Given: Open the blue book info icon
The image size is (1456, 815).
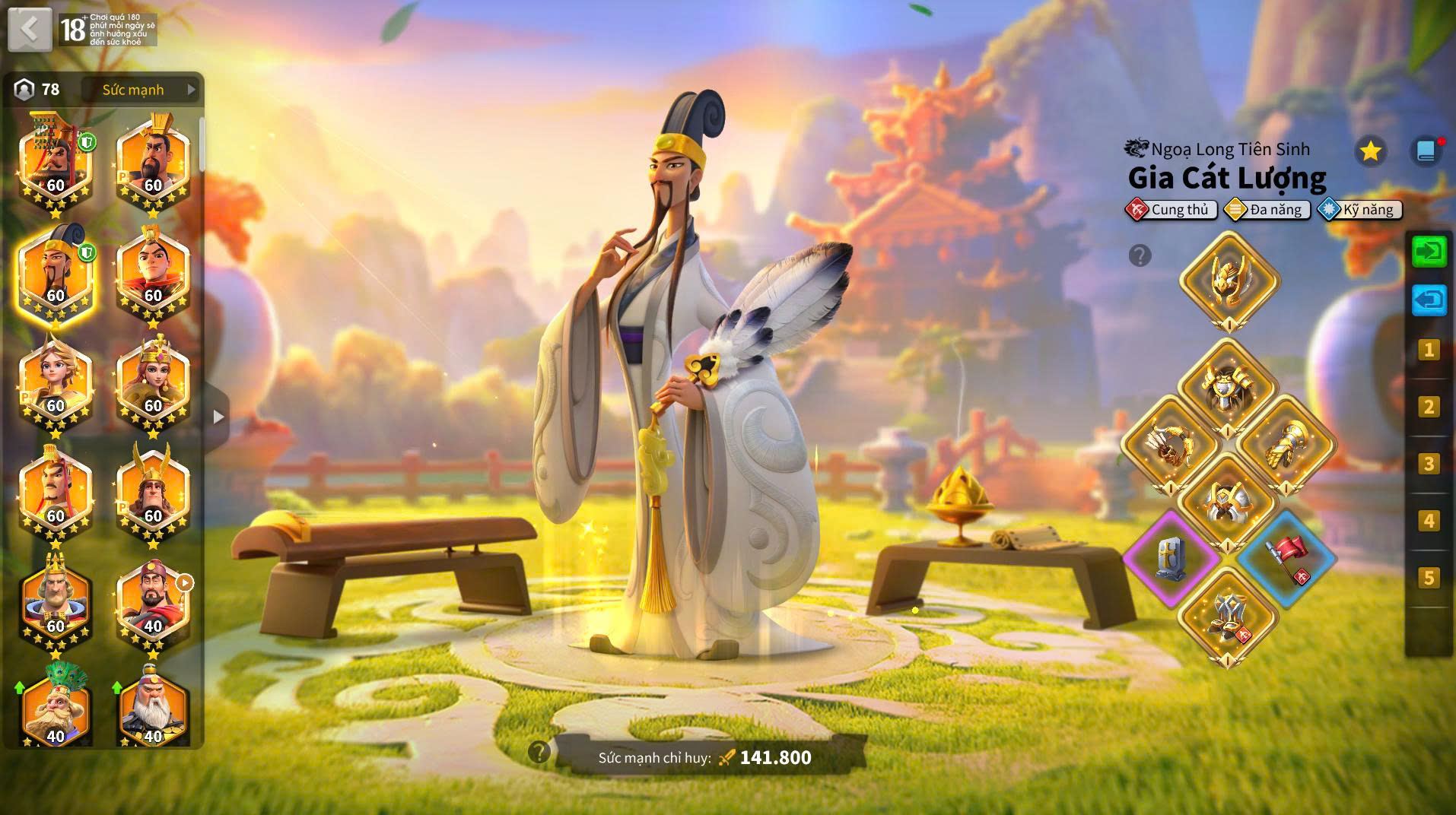Looking at the screenshot, I should coord(1426,151).
